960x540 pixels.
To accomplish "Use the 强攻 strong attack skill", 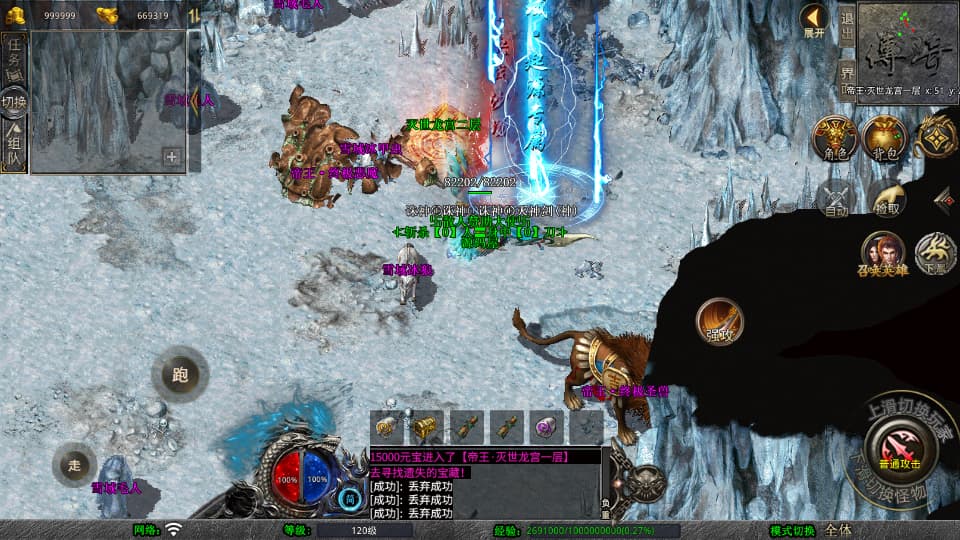I will (x=720, y=321).
